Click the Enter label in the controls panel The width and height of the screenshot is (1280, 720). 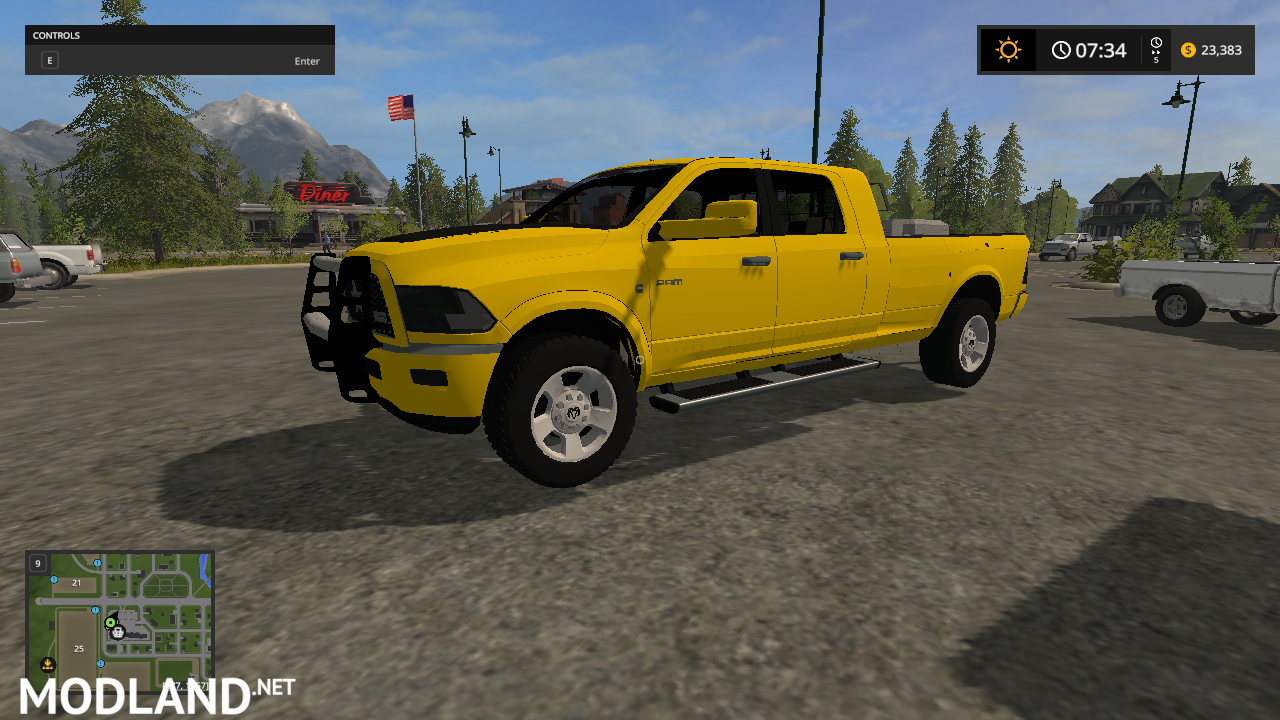[306, 61]
